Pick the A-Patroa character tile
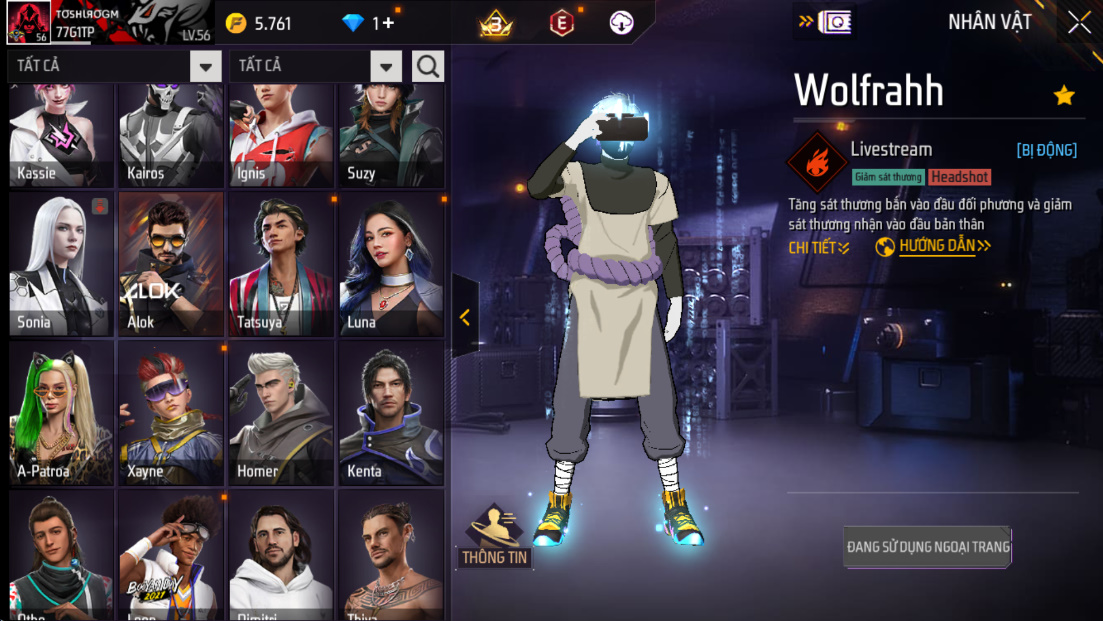 click(x=61, y=412)
